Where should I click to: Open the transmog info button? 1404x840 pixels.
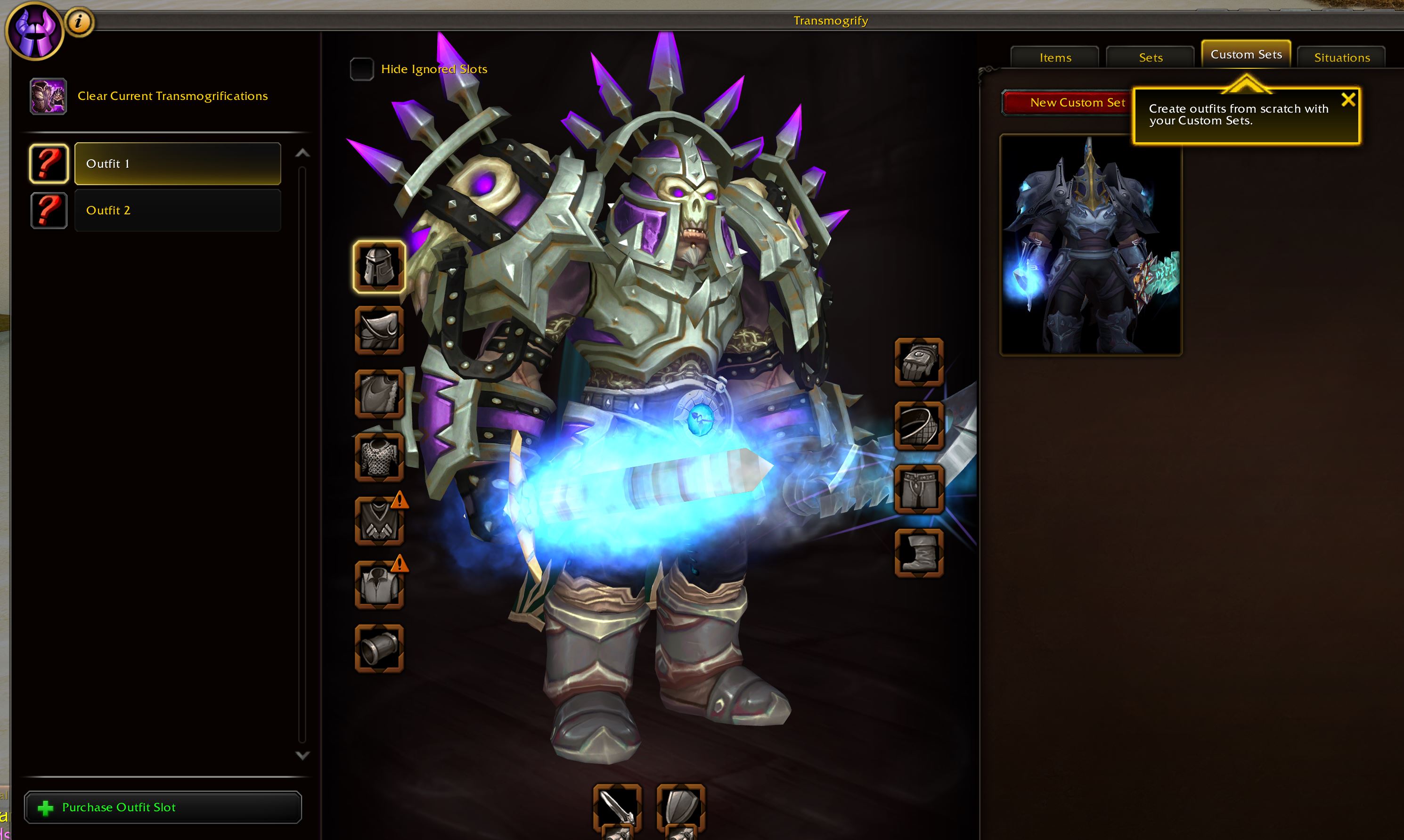pos(79,23)
